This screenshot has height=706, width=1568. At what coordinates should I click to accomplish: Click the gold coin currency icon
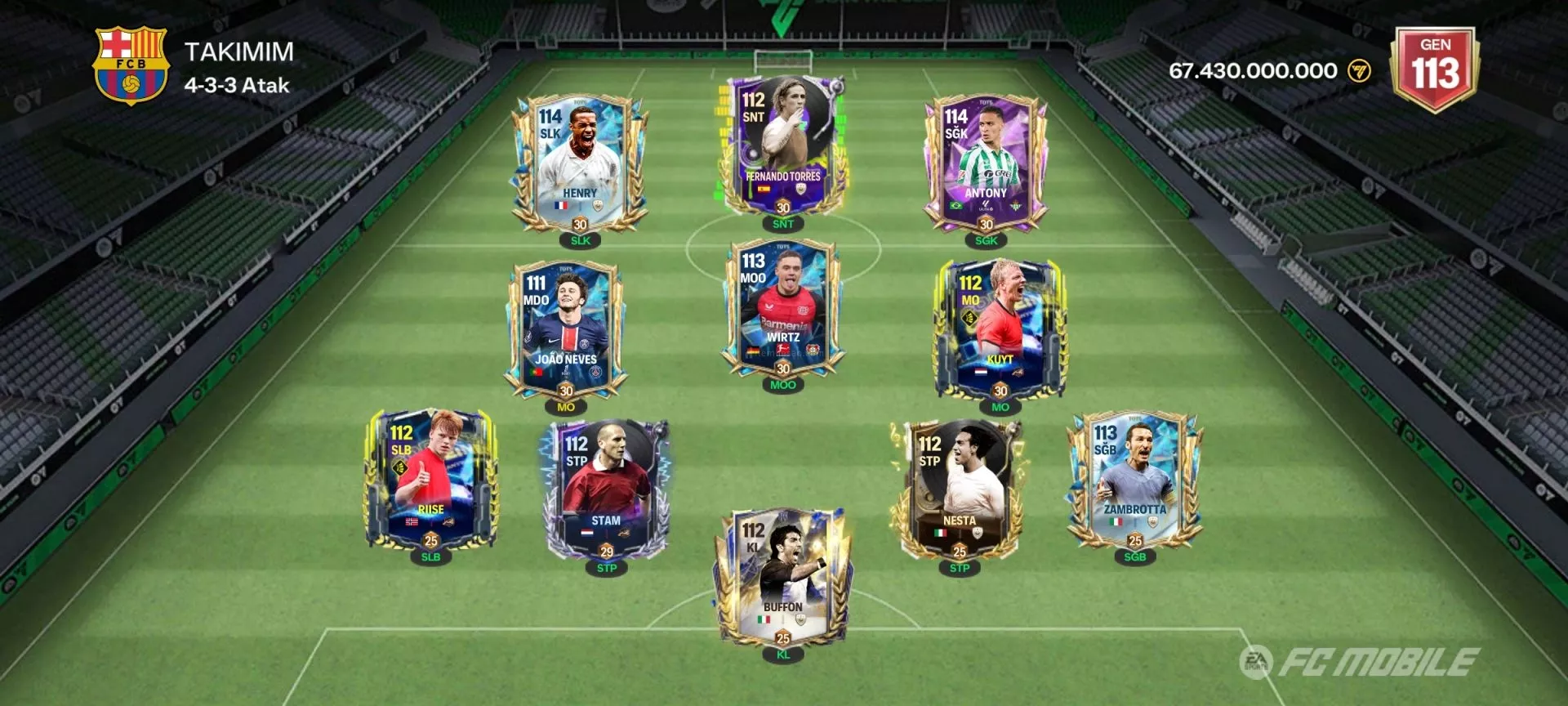coord(1359,71)
